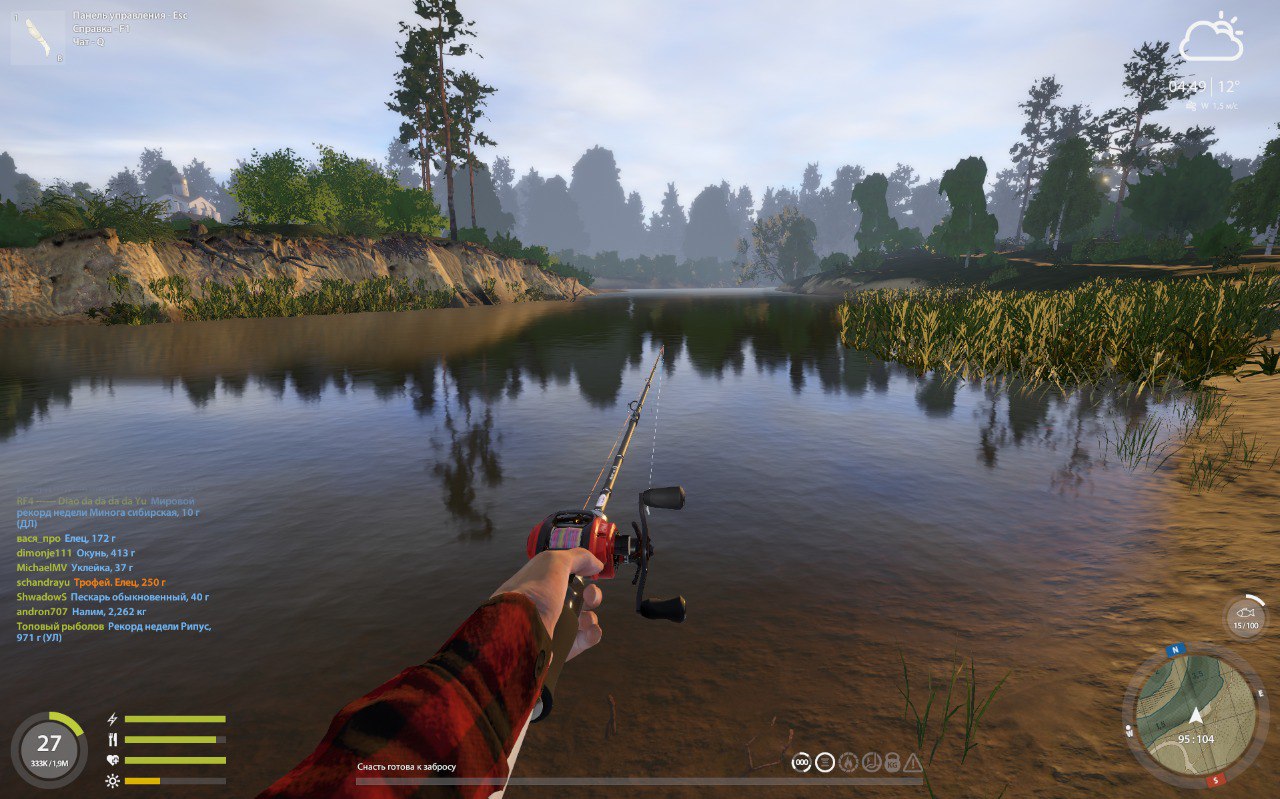Click the fork and knife hunger icon
The height and width of the screenshot is (799, 1280).
112,739
